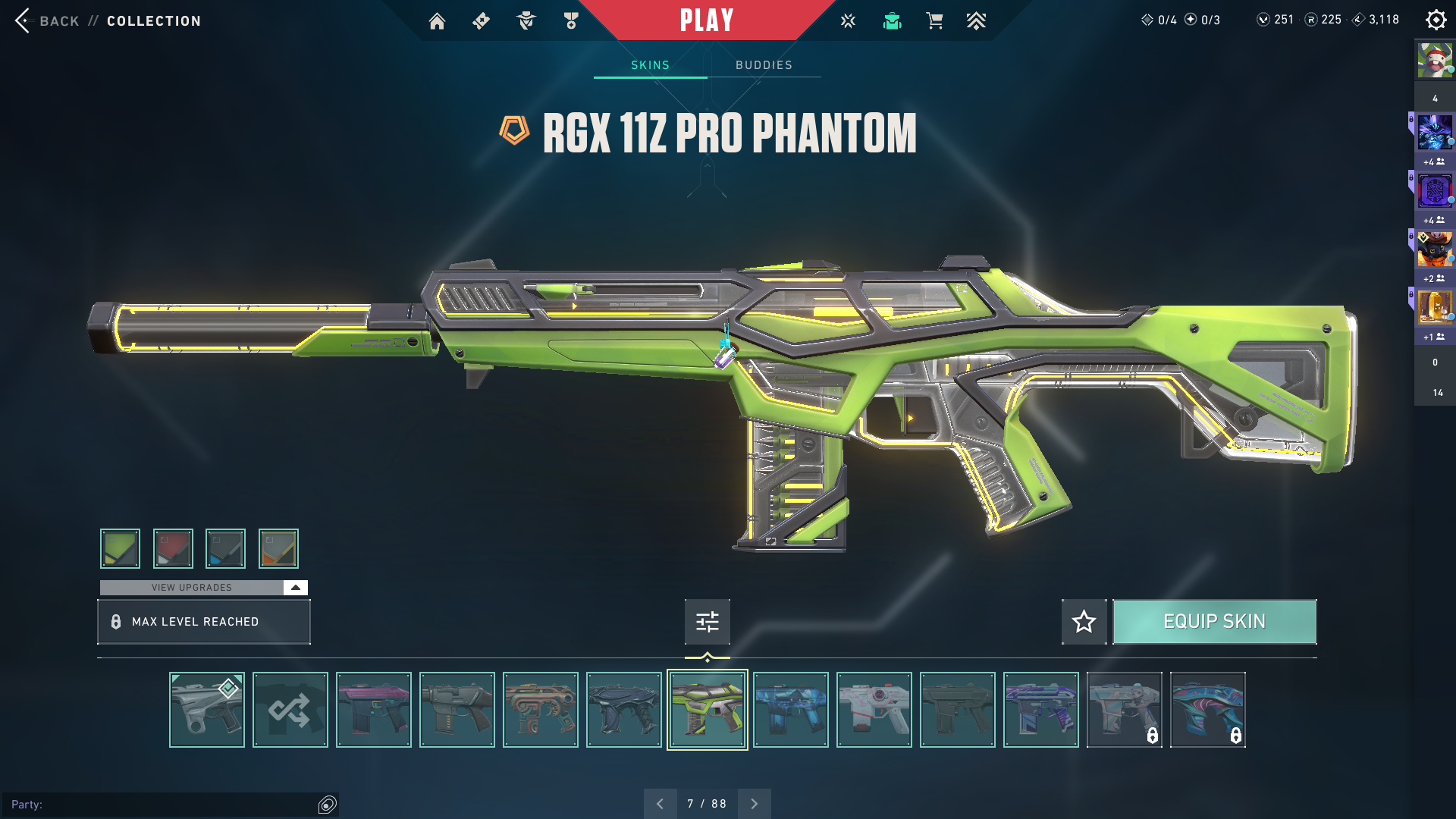Start matchmaking with the PLAY button
This screenshot has width=1456, height=819.
coord(707,20)
